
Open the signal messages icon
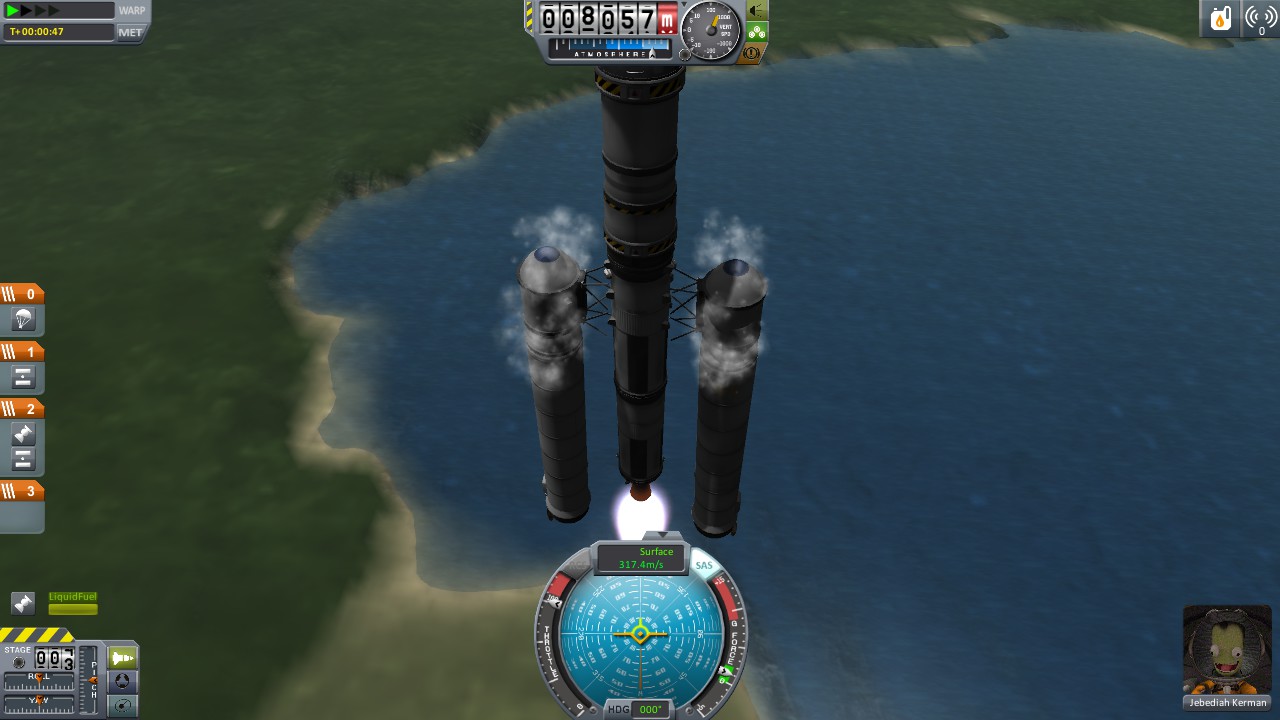[x=1260, y=19]
